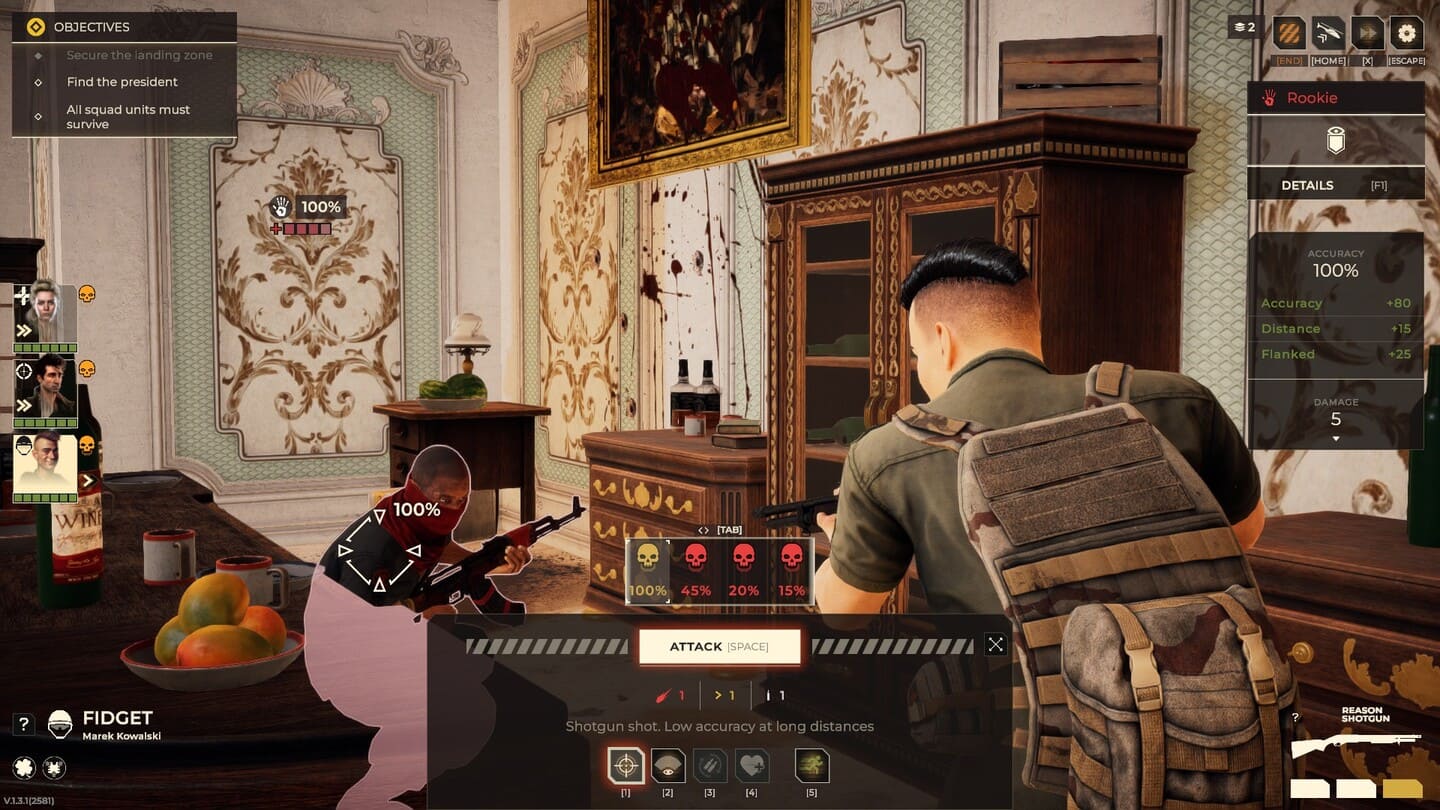This screenshot has height=810, width=1440.
Task: Target the enemy with 20% hit chance
Action: [x=744, y=570]
